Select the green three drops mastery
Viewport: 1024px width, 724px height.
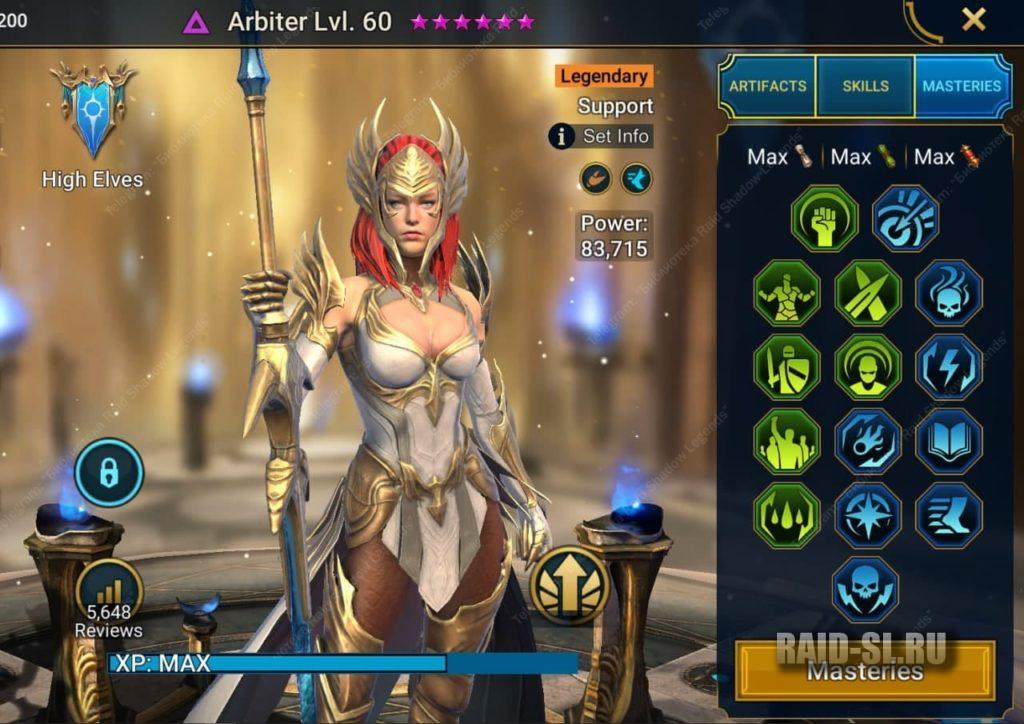click(x=787, y=515)
